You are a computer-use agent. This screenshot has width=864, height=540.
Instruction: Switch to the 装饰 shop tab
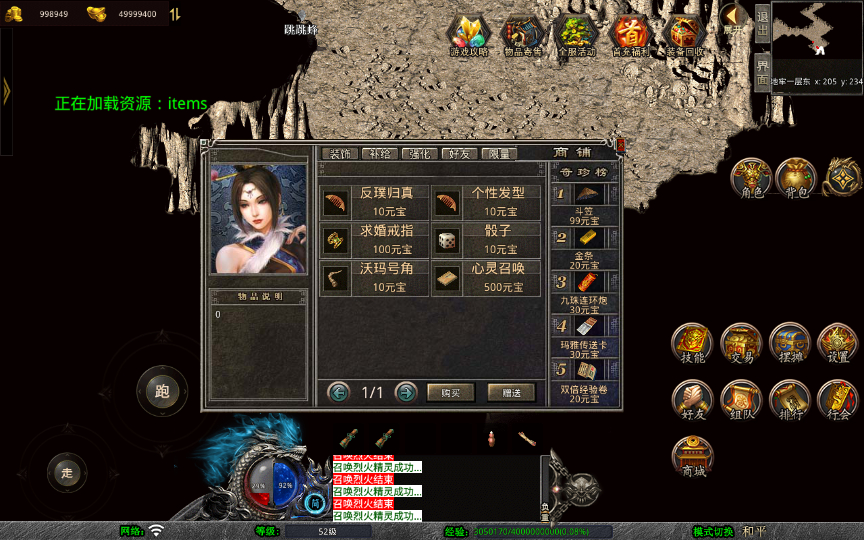pyautogui.click(x=339, y=154)
